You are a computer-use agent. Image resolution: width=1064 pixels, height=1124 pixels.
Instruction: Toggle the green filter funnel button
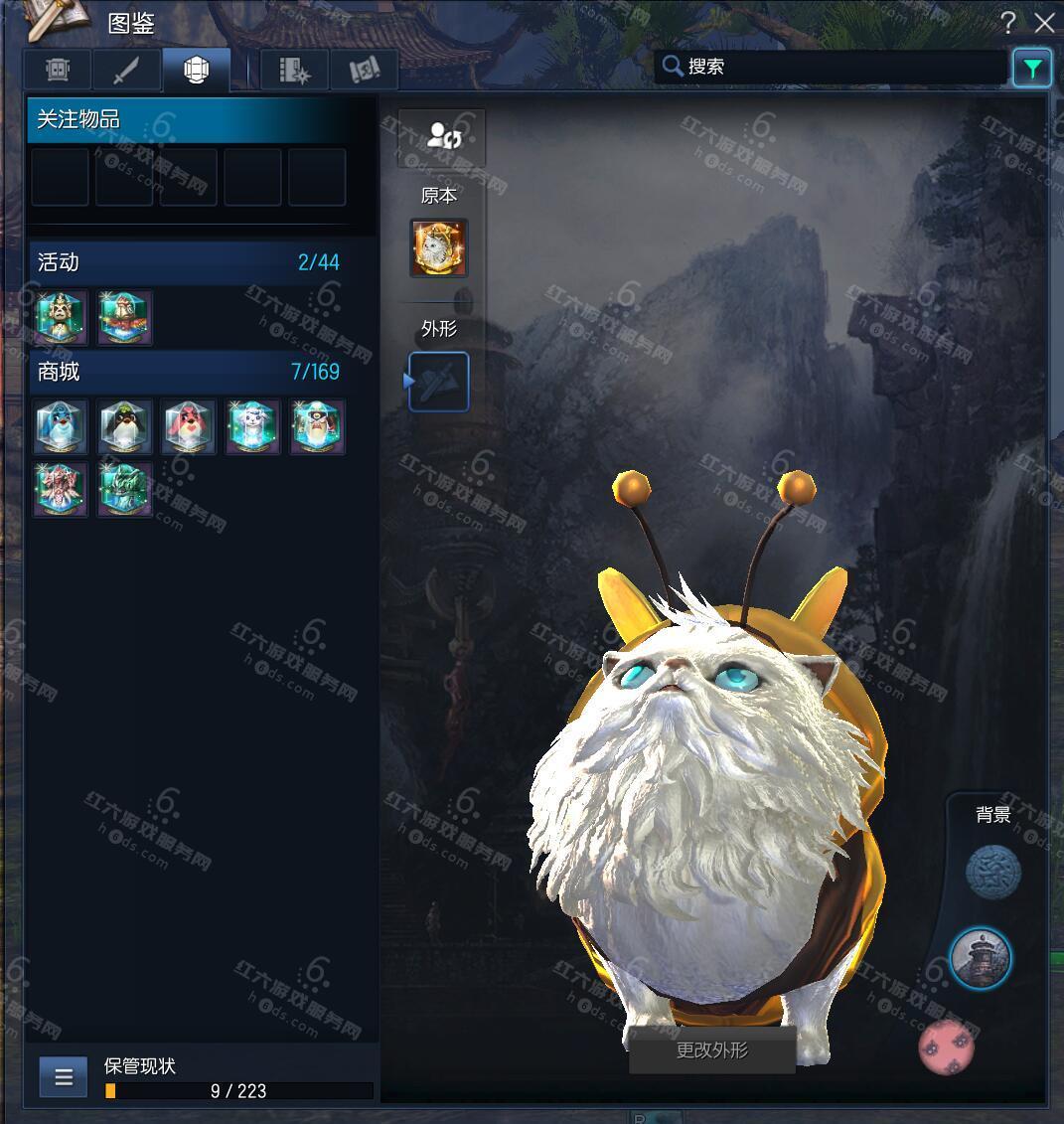[1032, 69]
